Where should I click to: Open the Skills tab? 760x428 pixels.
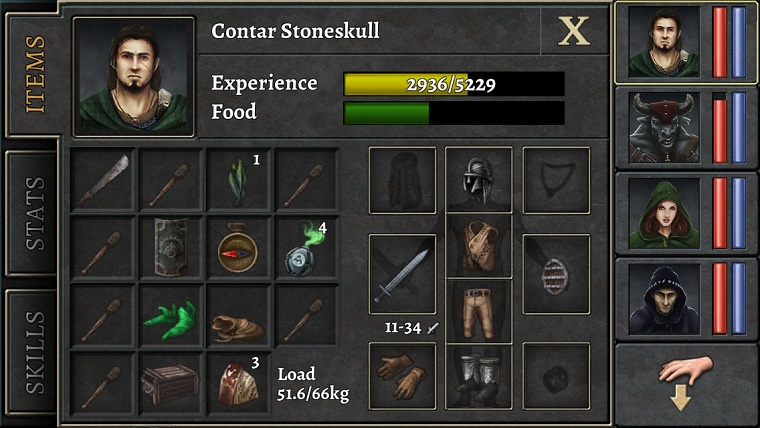33,351
